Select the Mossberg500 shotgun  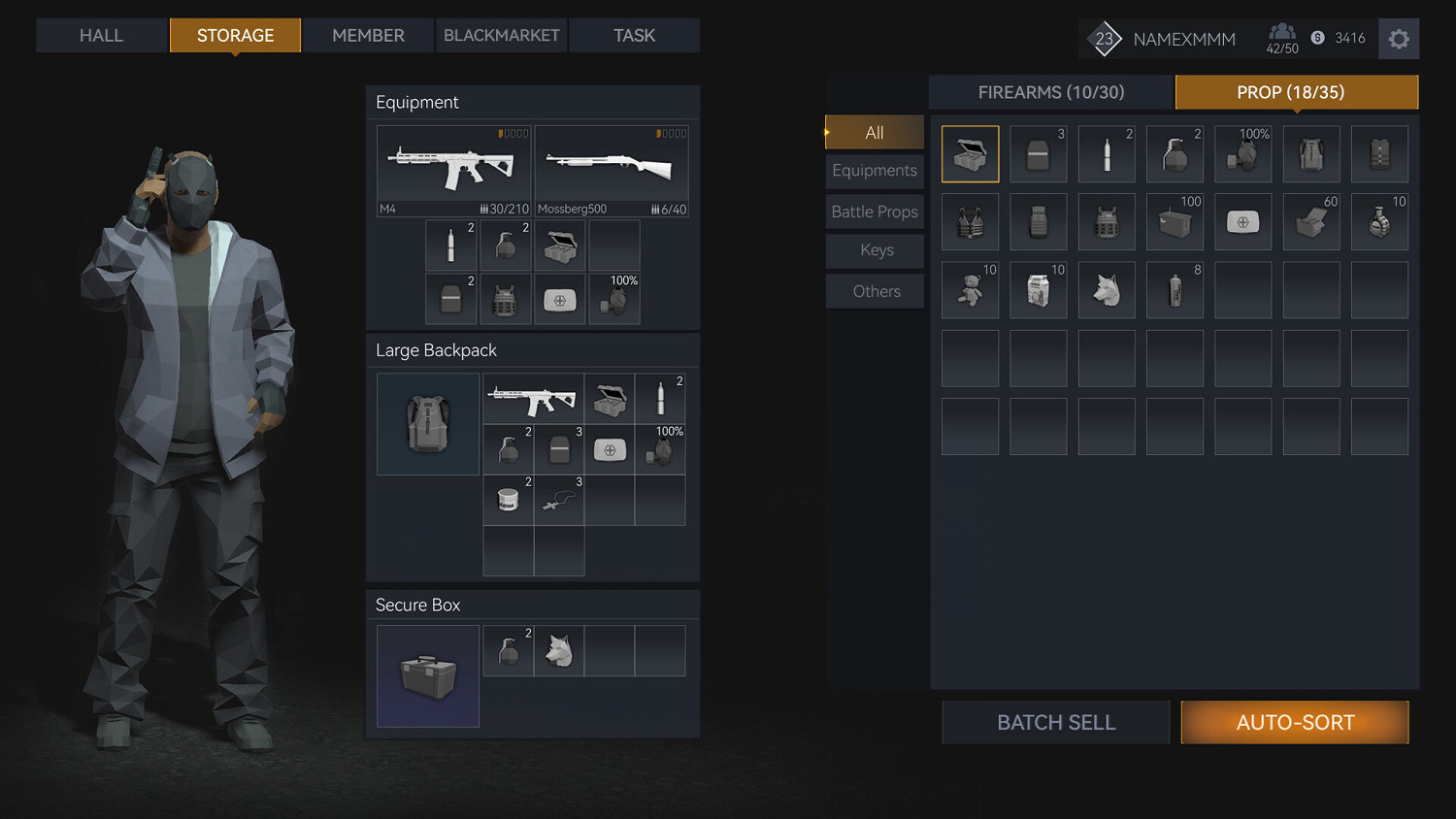[612, 170]
